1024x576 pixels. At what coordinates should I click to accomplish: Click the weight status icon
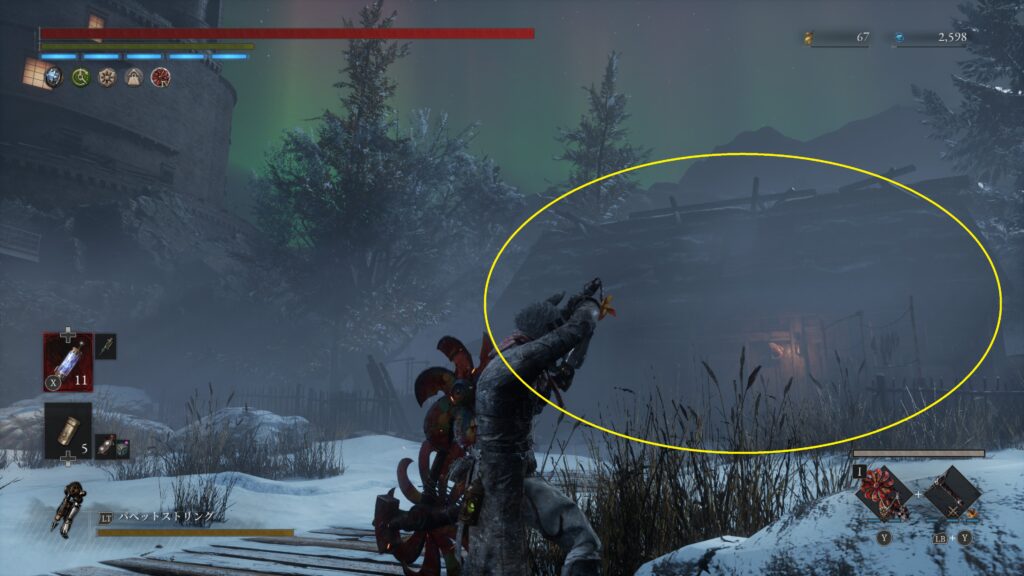(133, 77)
